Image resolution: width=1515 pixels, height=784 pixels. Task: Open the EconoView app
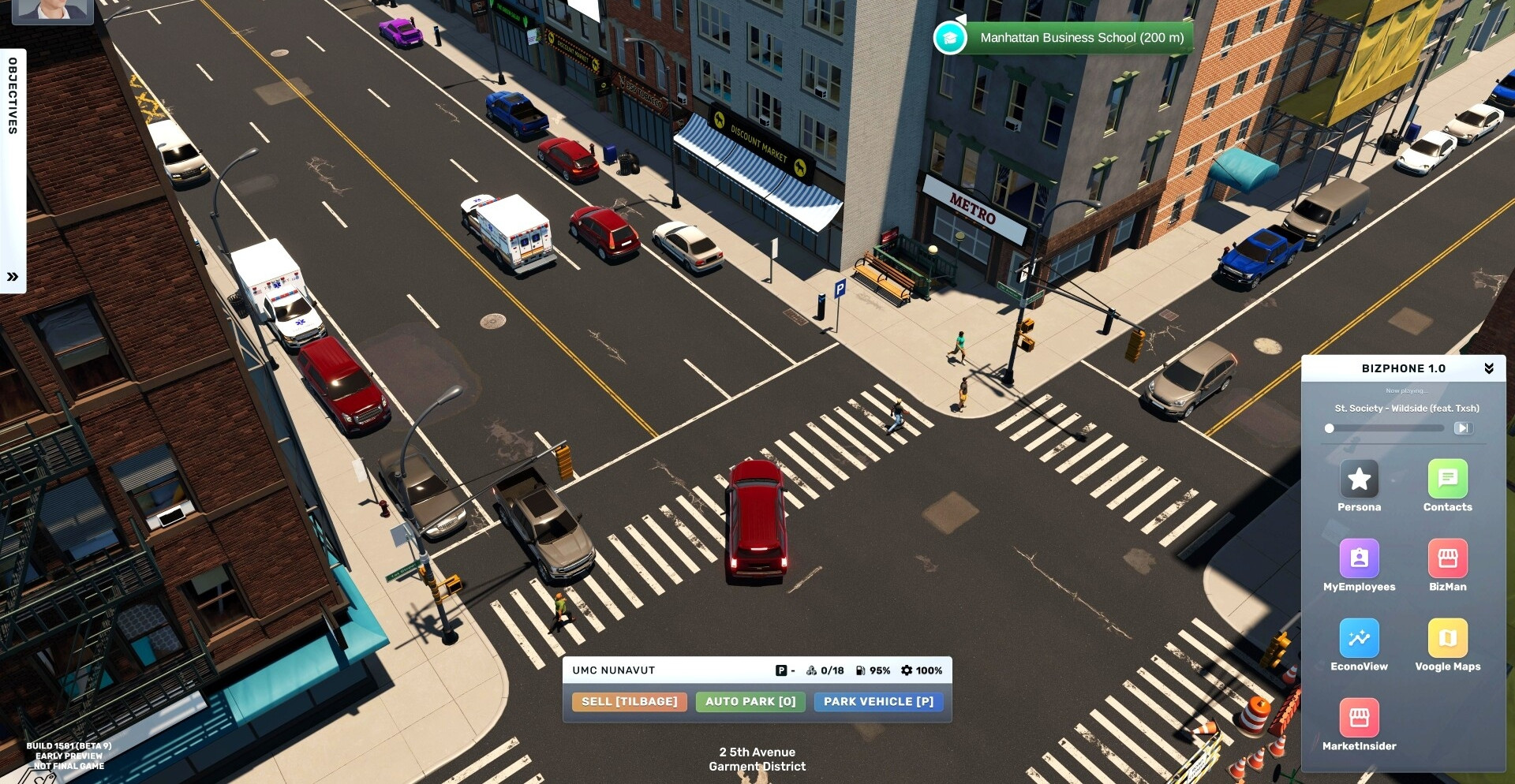tap(1359, 638)
